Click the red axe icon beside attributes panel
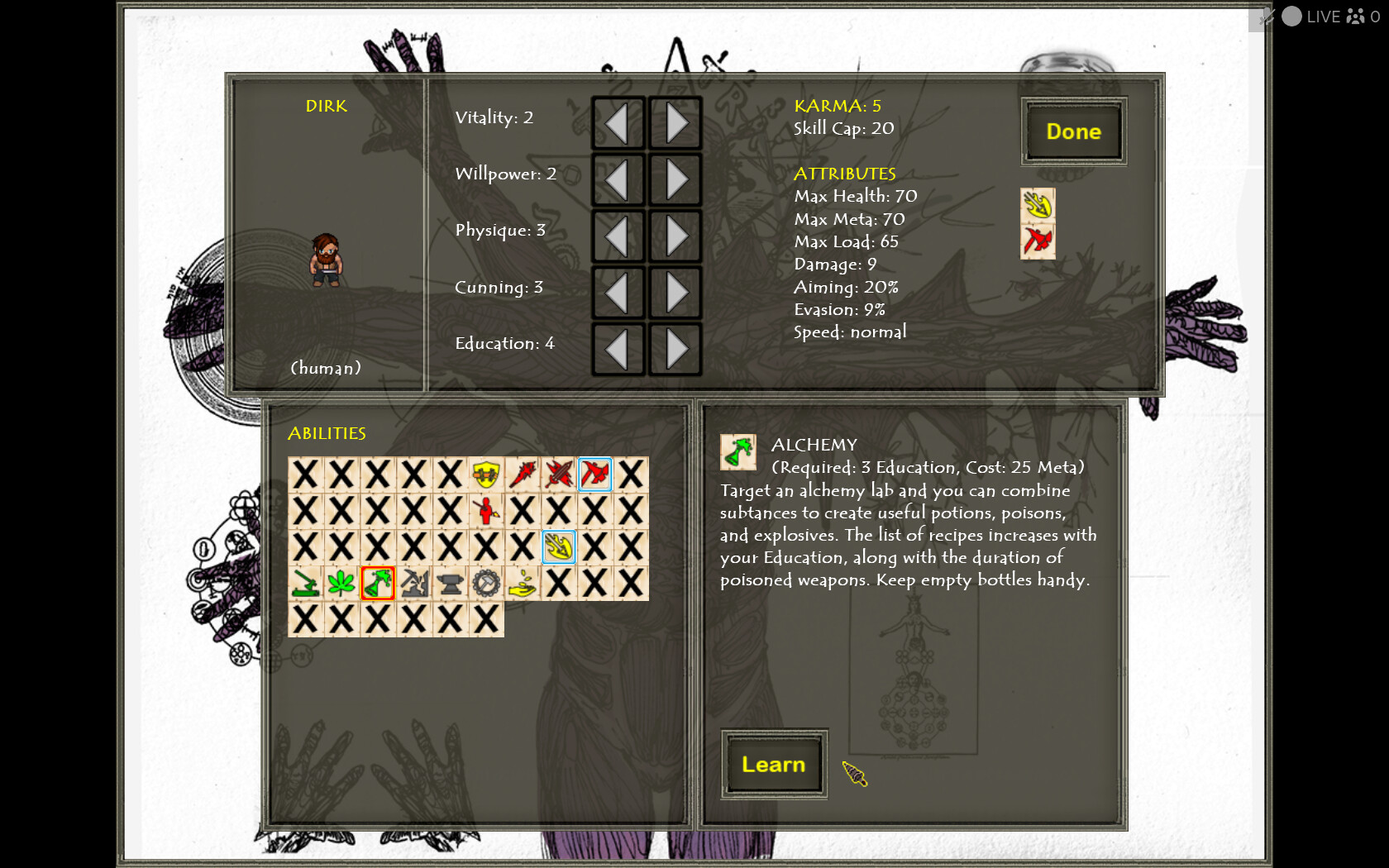1389x868 pixels. click(x=1037, y=241)
